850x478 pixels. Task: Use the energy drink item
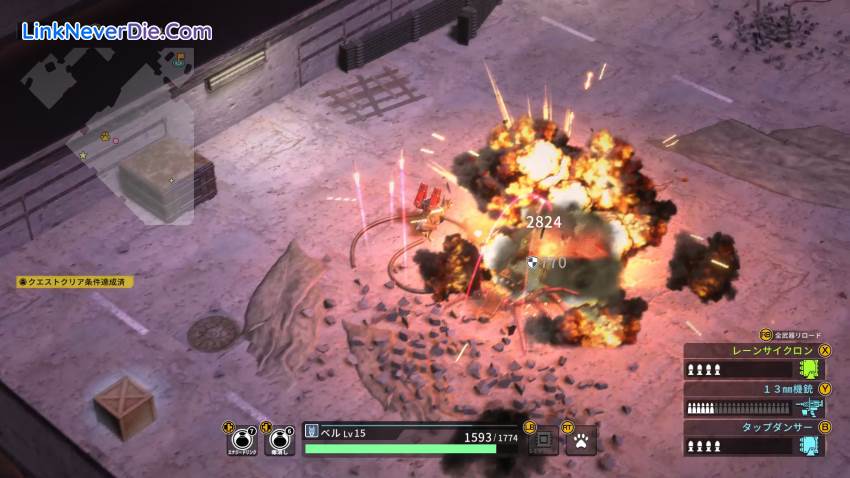pyautogui.click(x=242, y=439)
